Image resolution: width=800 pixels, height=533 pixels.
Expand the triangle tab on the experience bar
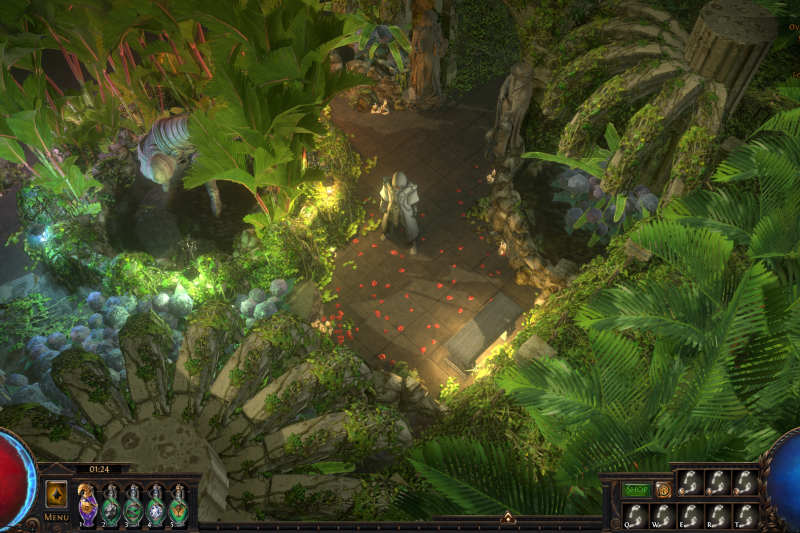508,518
